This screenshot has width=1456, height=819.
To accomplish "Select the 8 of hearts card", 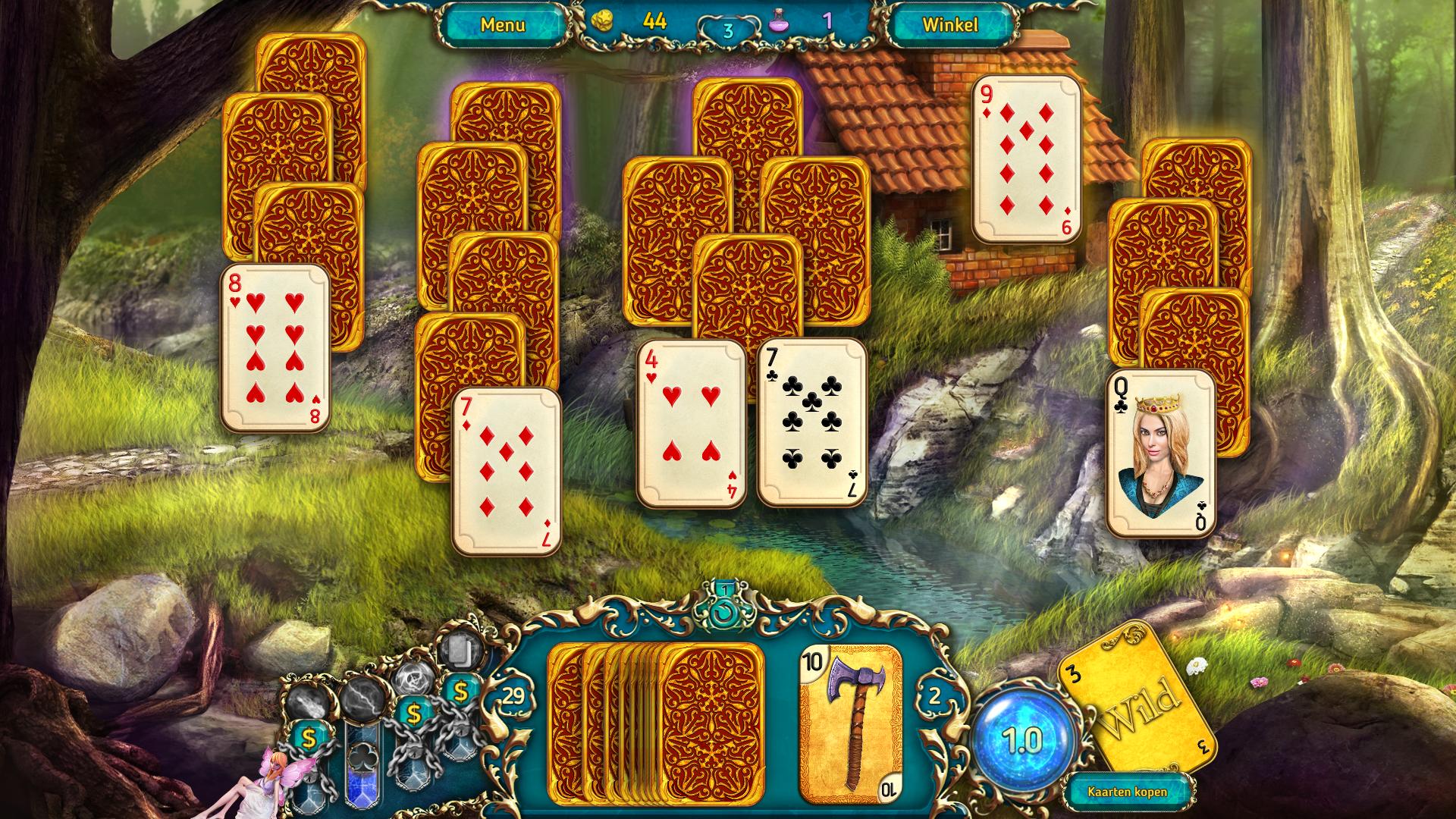I will click(x=275, y=348).
